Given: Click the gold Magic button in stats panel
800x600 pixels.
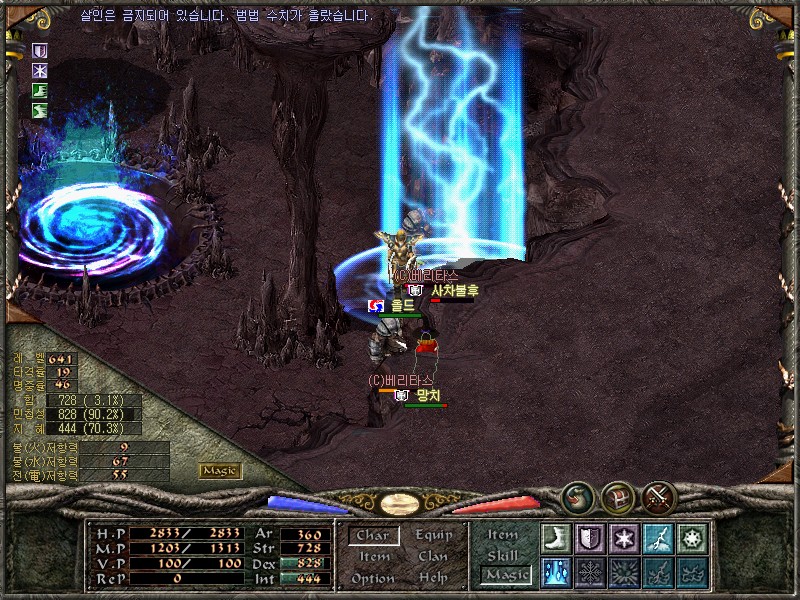Looking at the screenshot, I should tap(220, 471).
